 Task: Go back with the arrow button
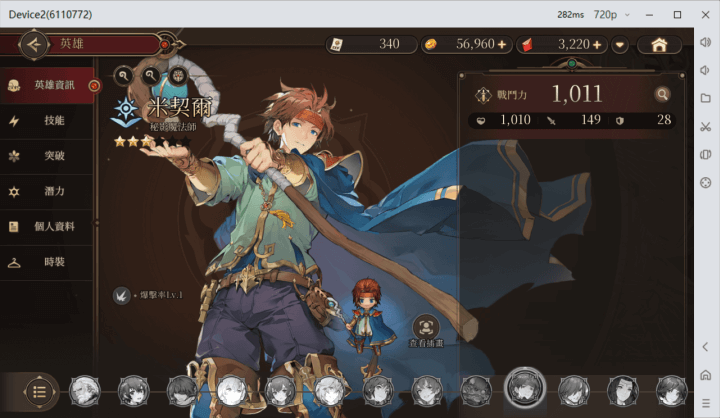tap(35, 44)
